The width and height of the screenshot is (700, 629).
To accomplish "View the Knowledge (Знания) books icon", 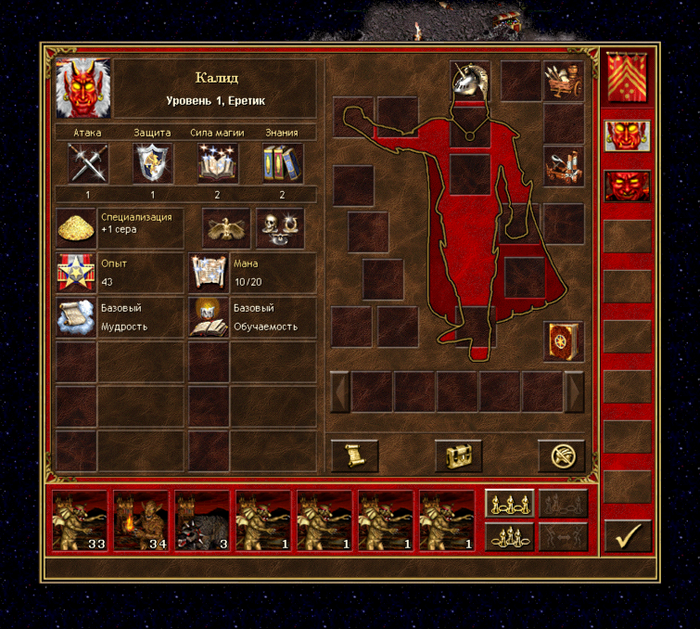I will coord(282,163).
